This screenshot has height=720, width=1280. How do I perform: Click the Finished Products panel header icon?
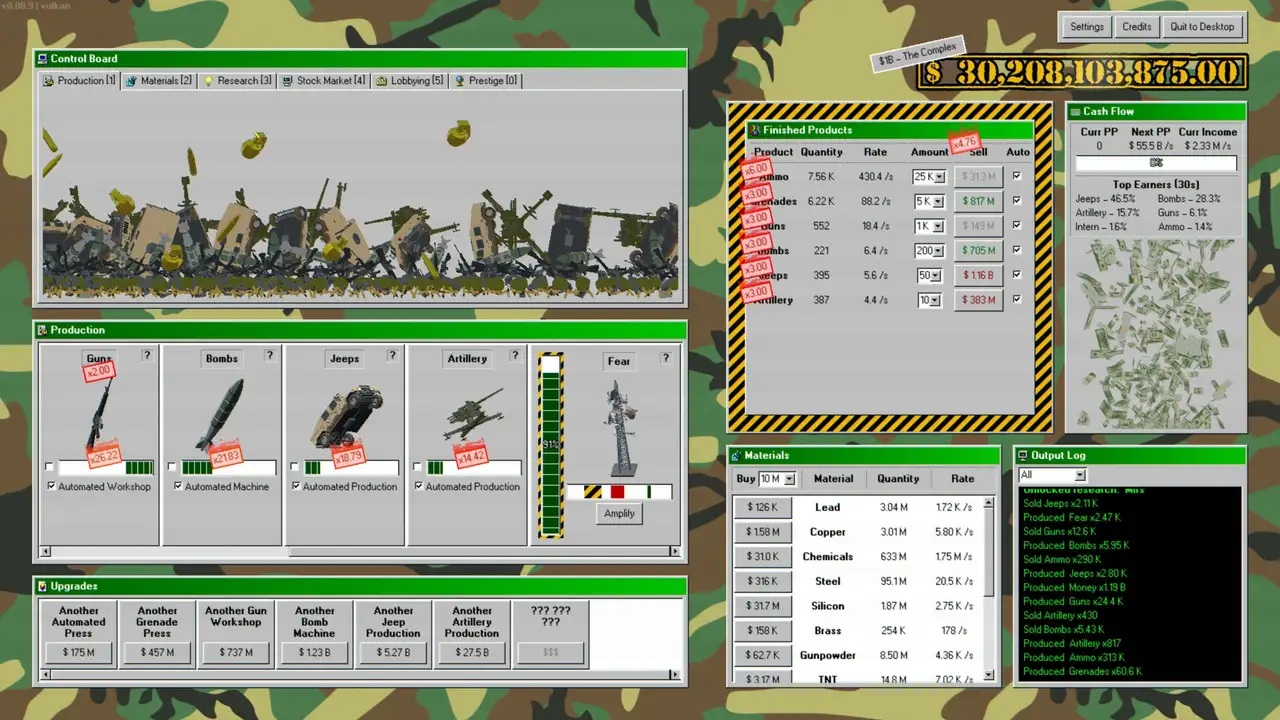(x=755, y=130)
